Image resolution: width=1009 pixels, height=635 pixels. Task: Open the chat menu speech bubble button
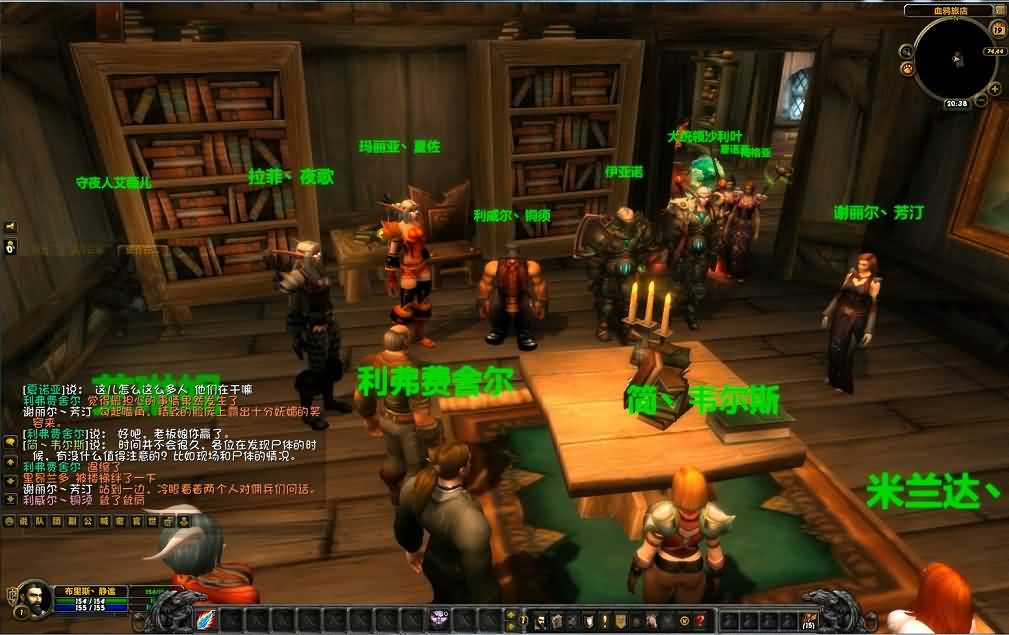coord(9,442)
